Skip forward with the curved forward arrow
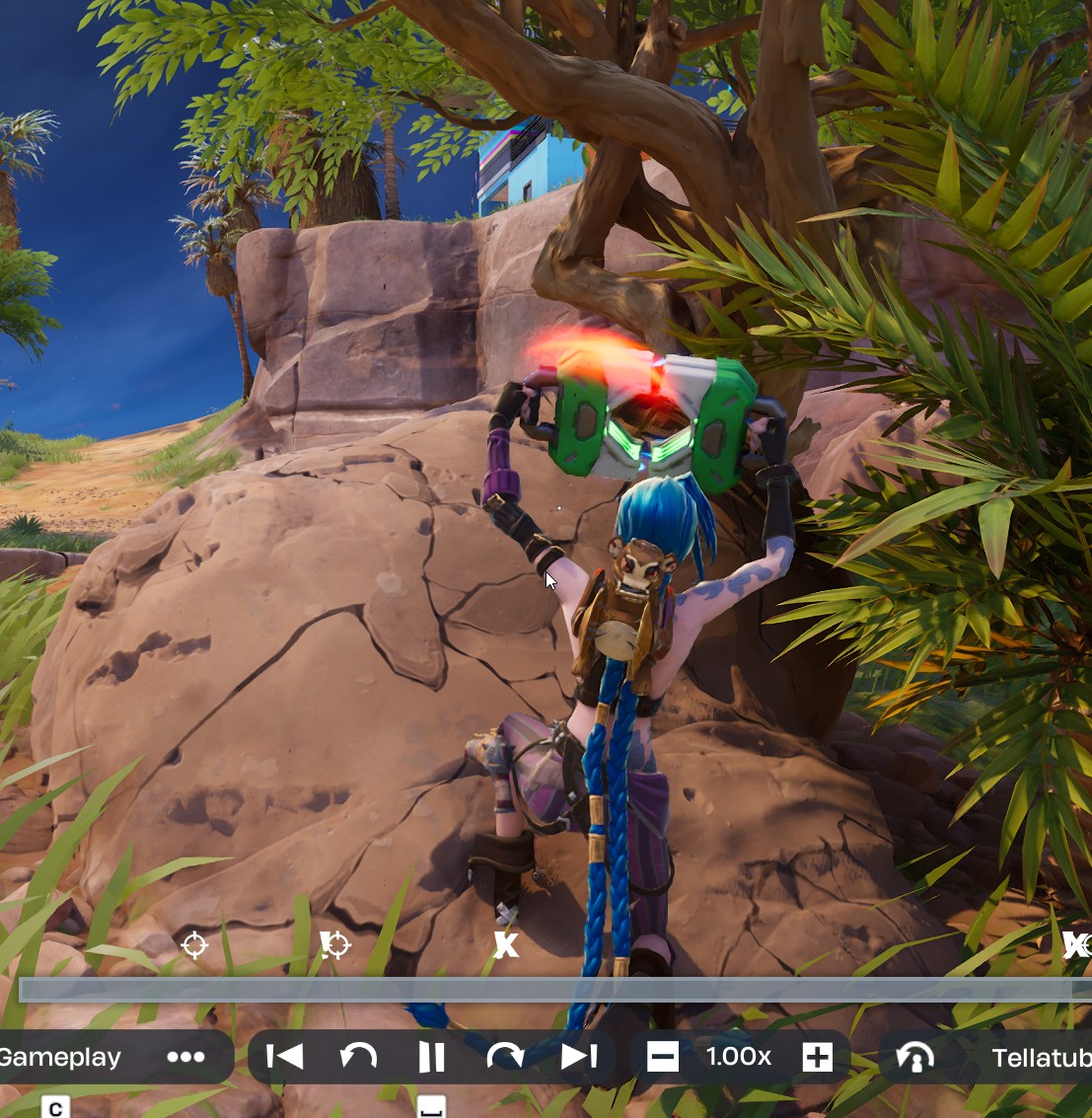 505,1057
